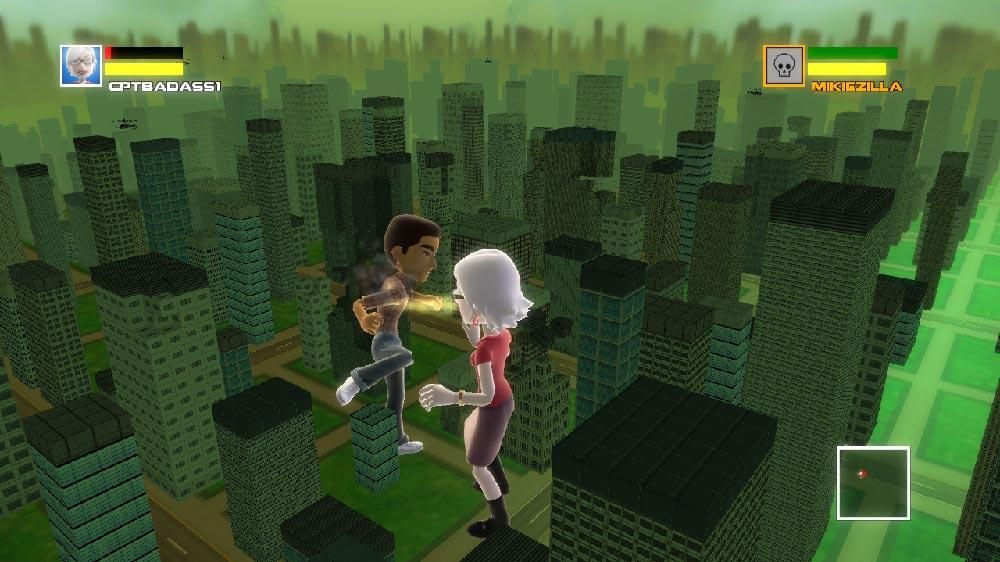
Task: Open the minimap in the corner
Action: (x=873, y=483)
